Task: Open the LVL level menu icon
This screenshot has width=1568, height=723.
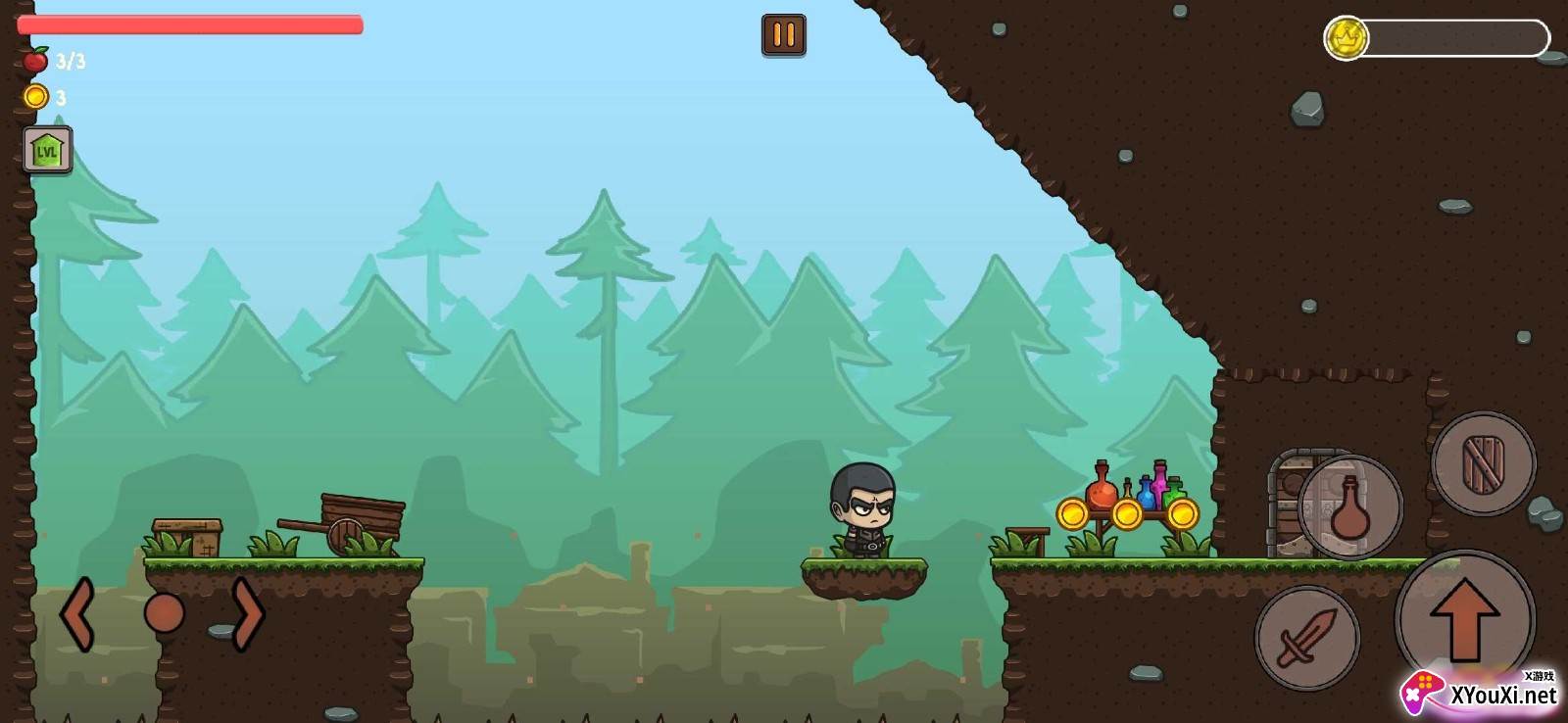Action: (47, 151)
